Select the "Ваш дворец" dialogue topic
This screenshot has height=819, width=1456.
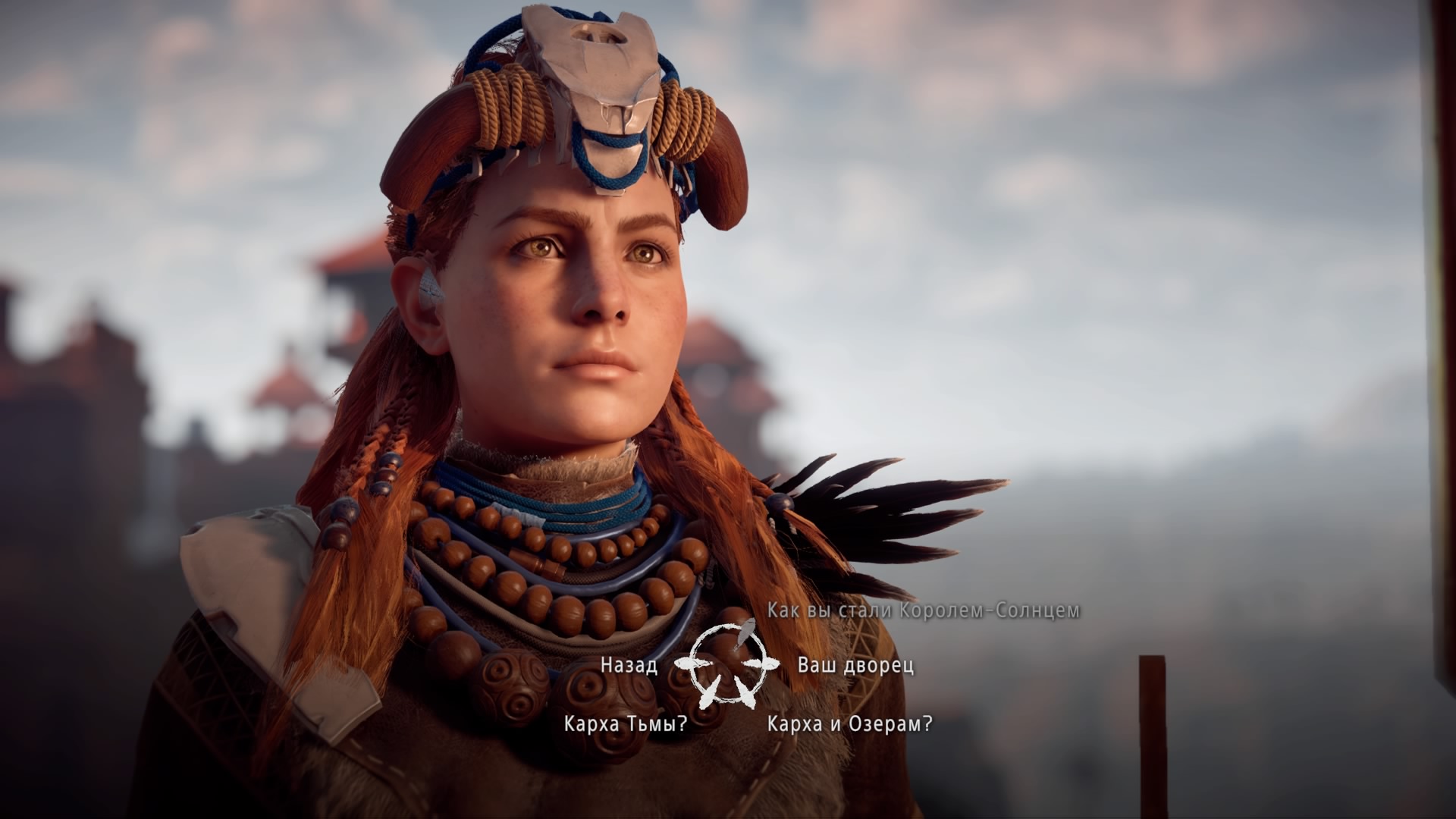[855, 665]
